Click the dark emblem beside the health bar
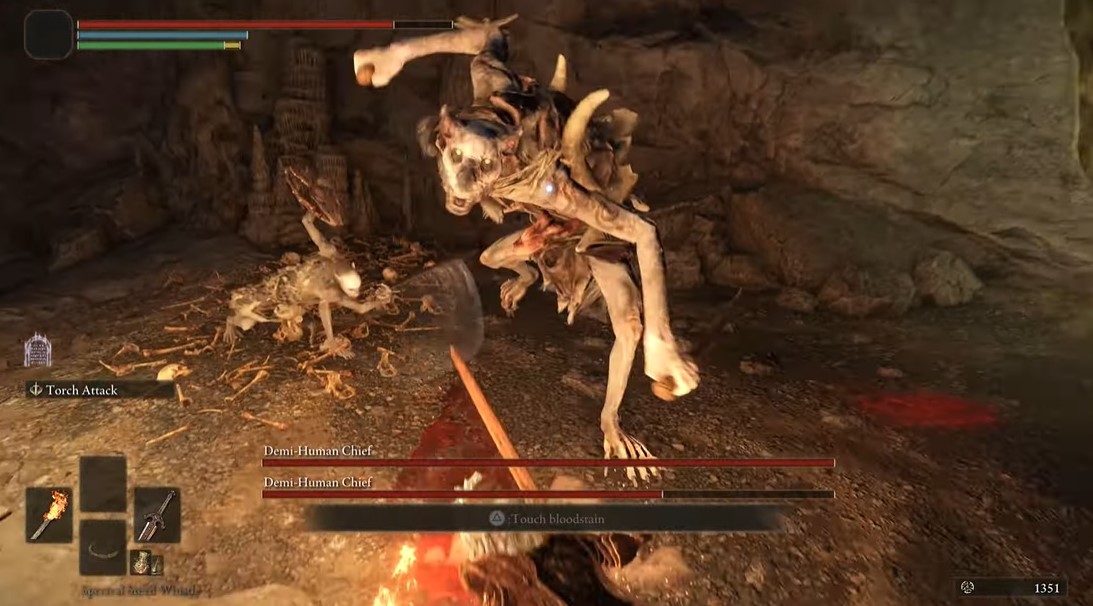 tap(48, 34)
